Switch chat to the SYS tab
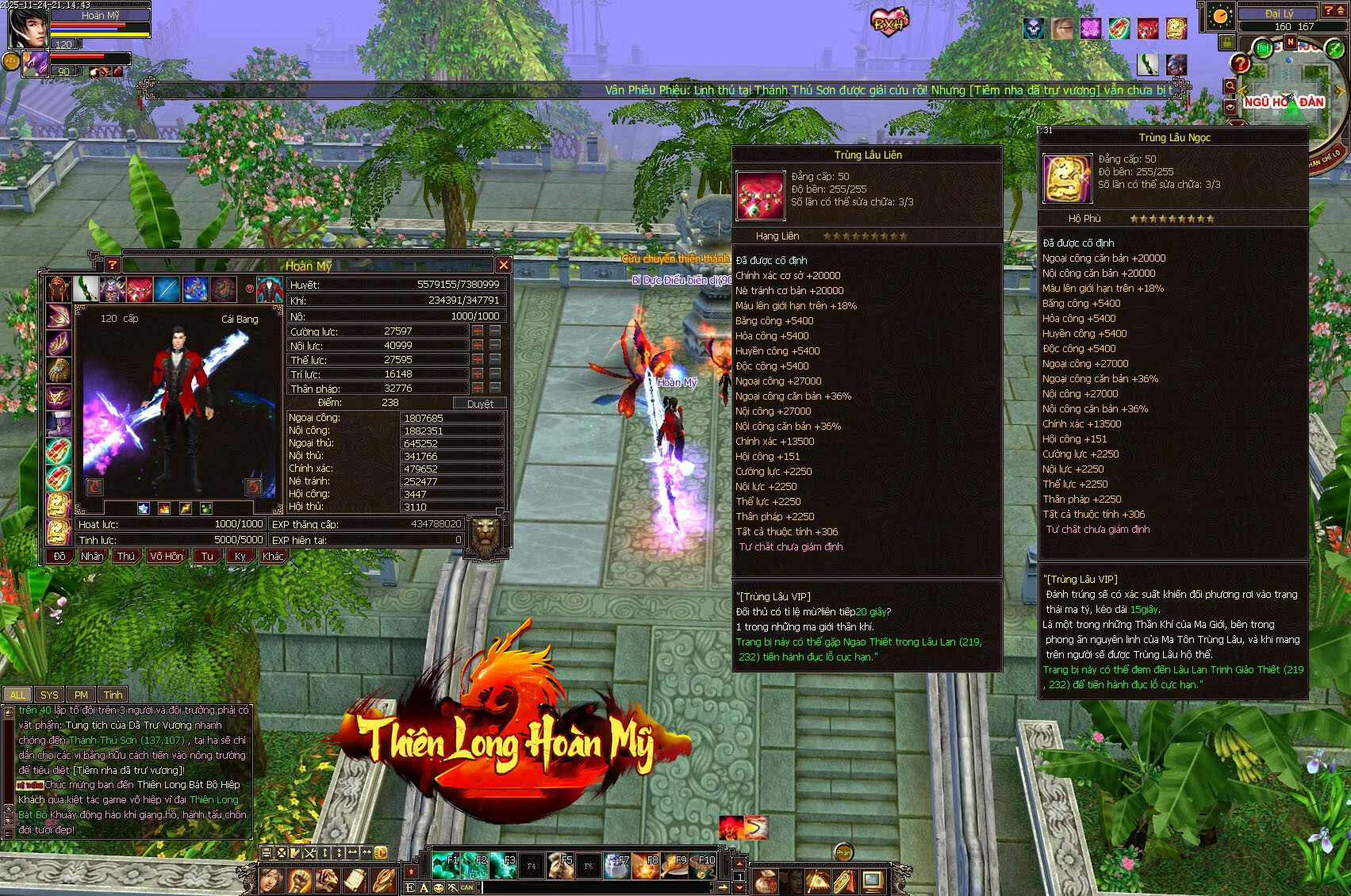This screenshot has height=896, width=1351. 49,695
